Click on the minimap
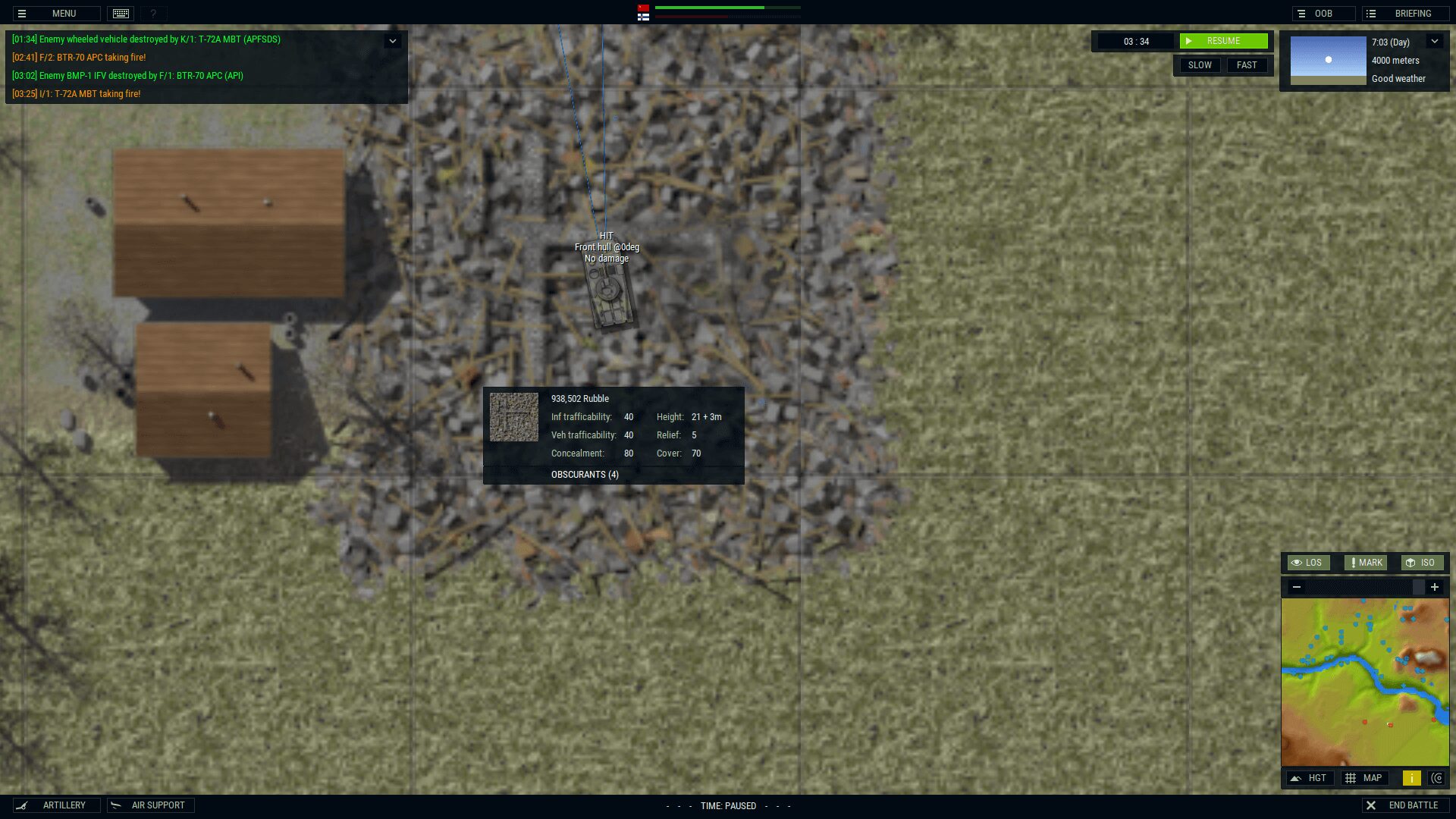 click(1365, 682)
